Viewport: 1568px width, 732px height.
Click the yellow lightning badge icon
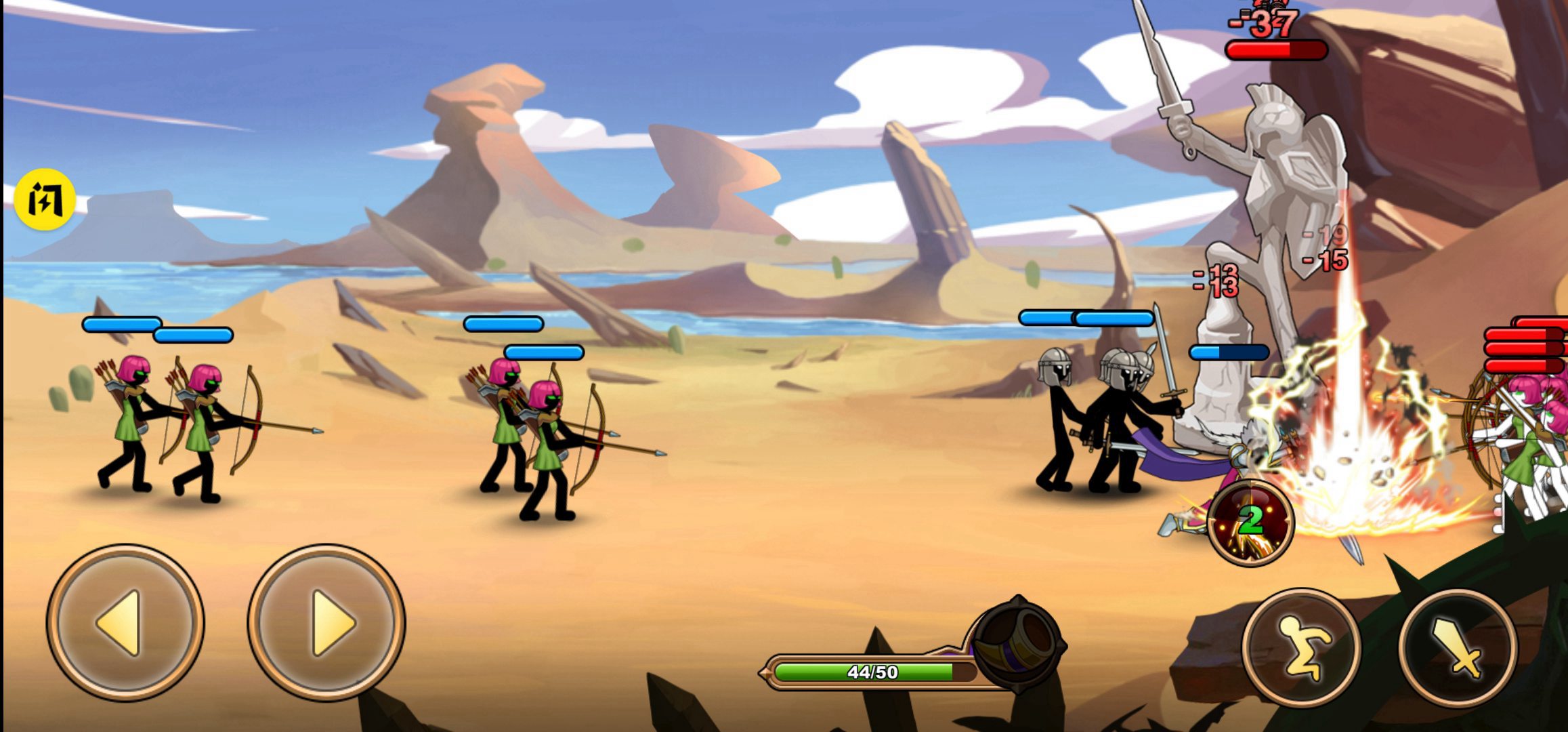coord(45,199)
